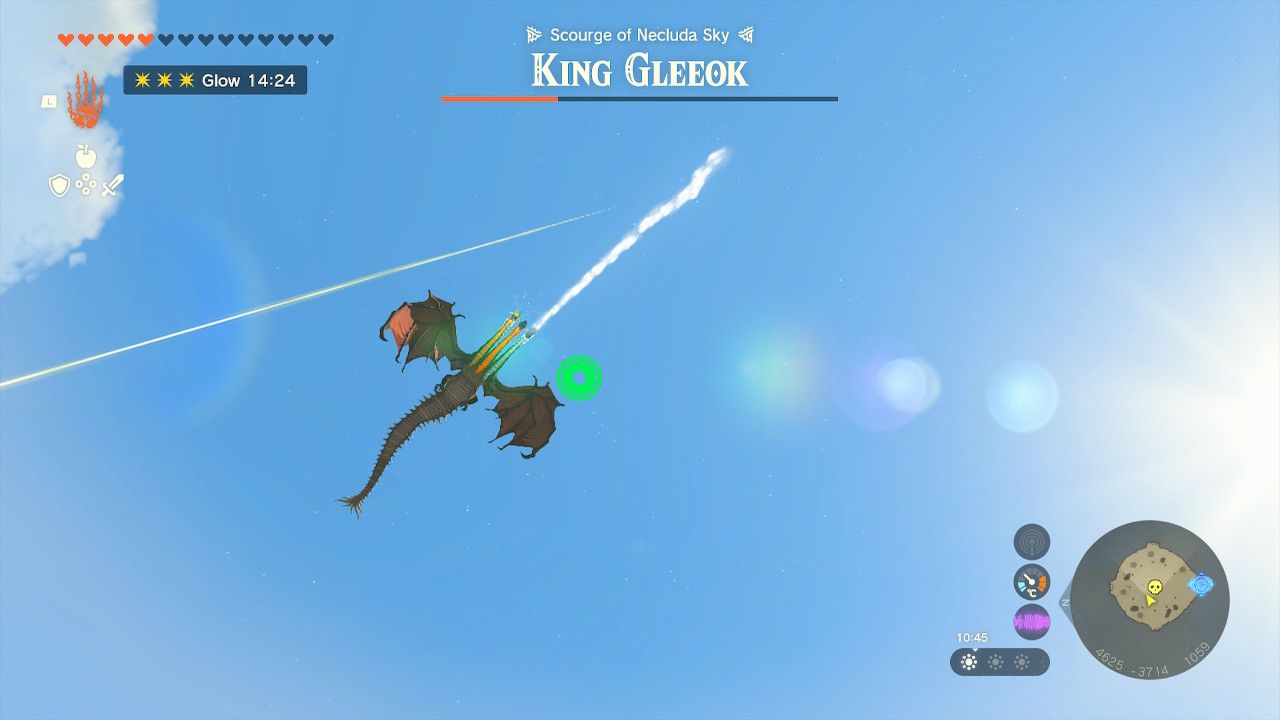1280x720 pixels.
Task: Toggle the third weather forecast slot
Action: pos(1020,661)
